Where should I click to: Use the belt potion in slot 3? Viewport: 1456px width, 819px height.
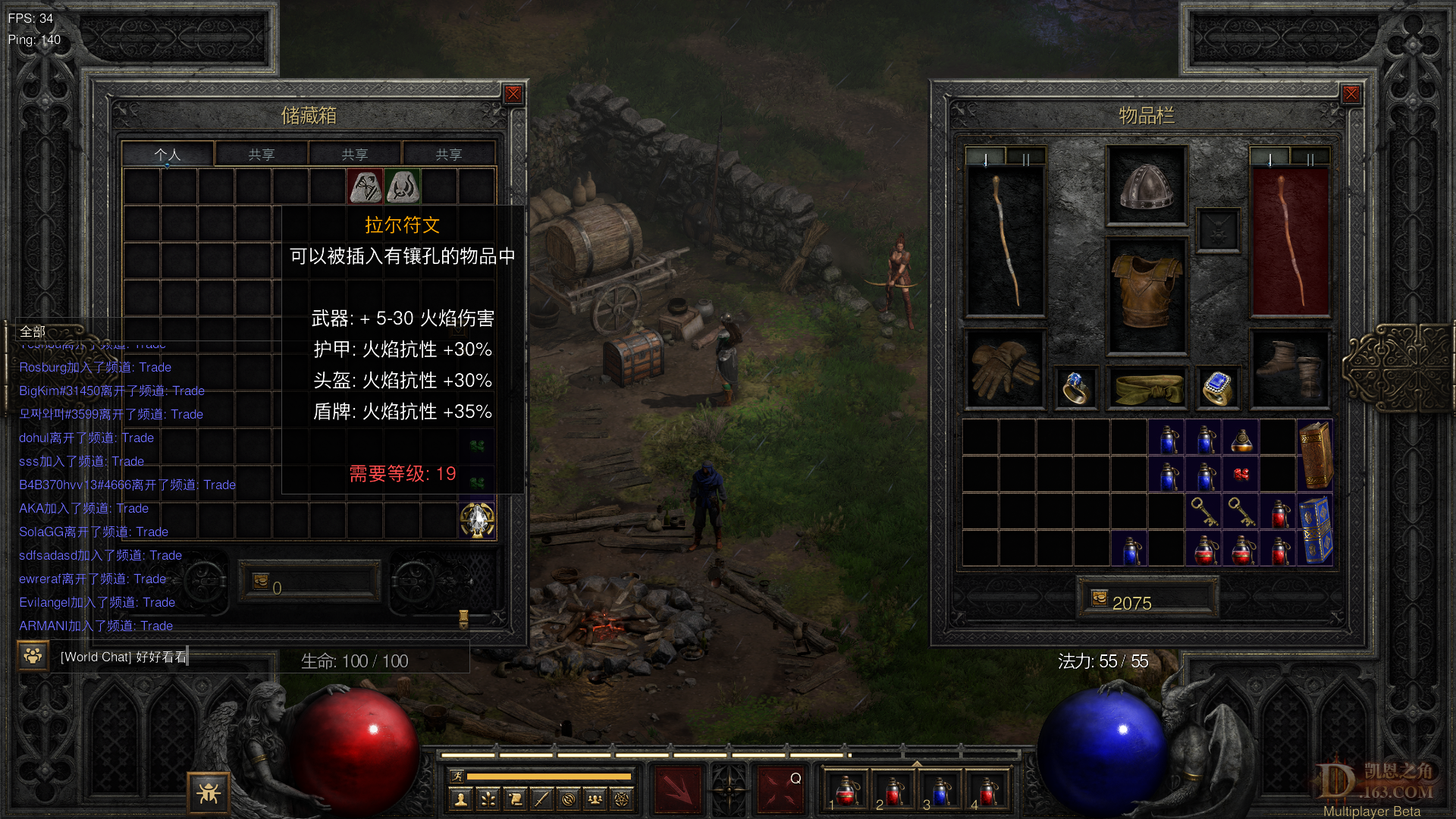940,791
